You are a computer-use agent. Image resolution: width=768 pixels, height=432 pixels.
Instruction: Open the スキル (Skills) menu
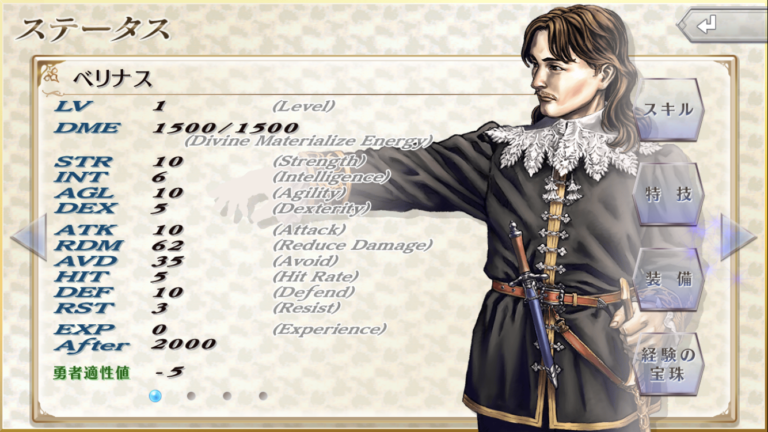(x=668, y=109)
